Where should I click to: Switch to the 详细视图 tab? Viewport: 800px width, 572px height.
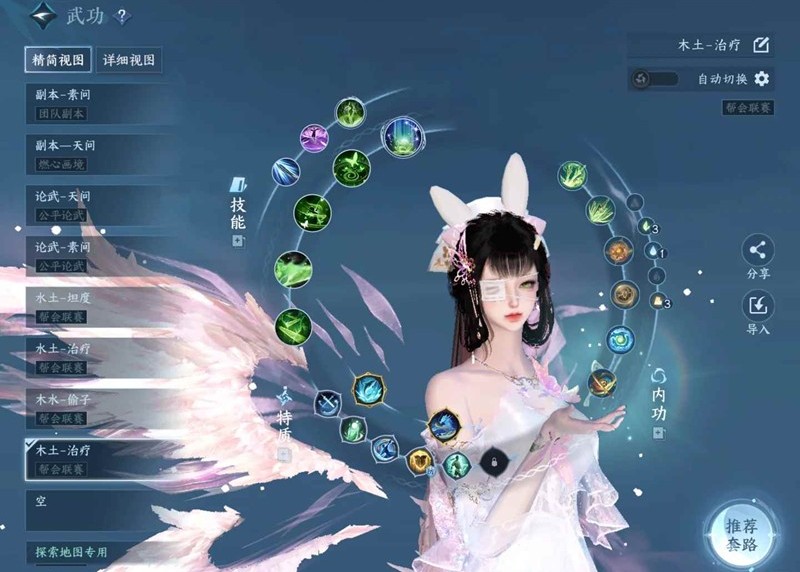point(129,60)
